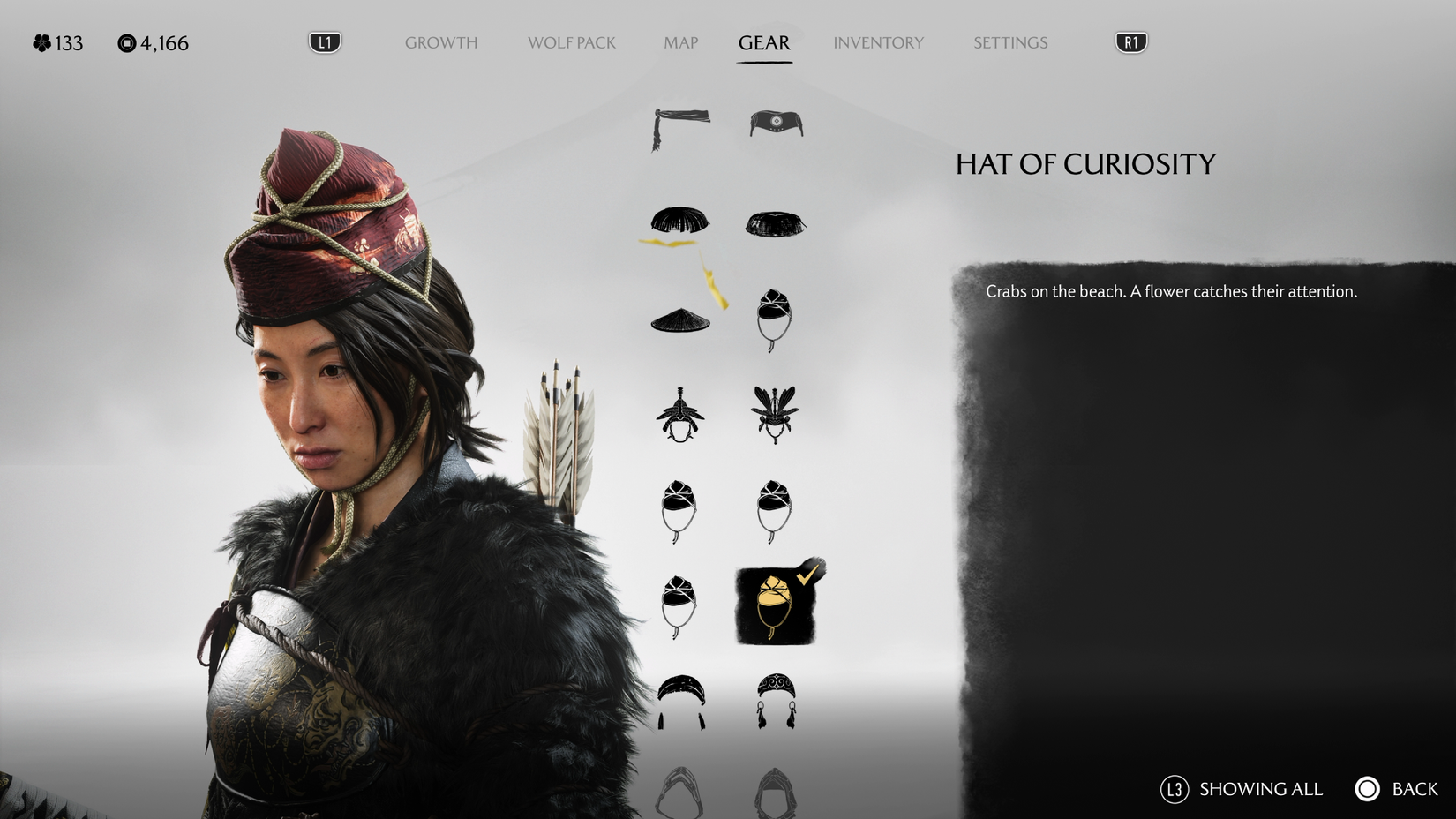This screenshot has width=1456, height=819.
Task: Equip the hat directly left of the equipped one
Action: click(x=679, y=605)
